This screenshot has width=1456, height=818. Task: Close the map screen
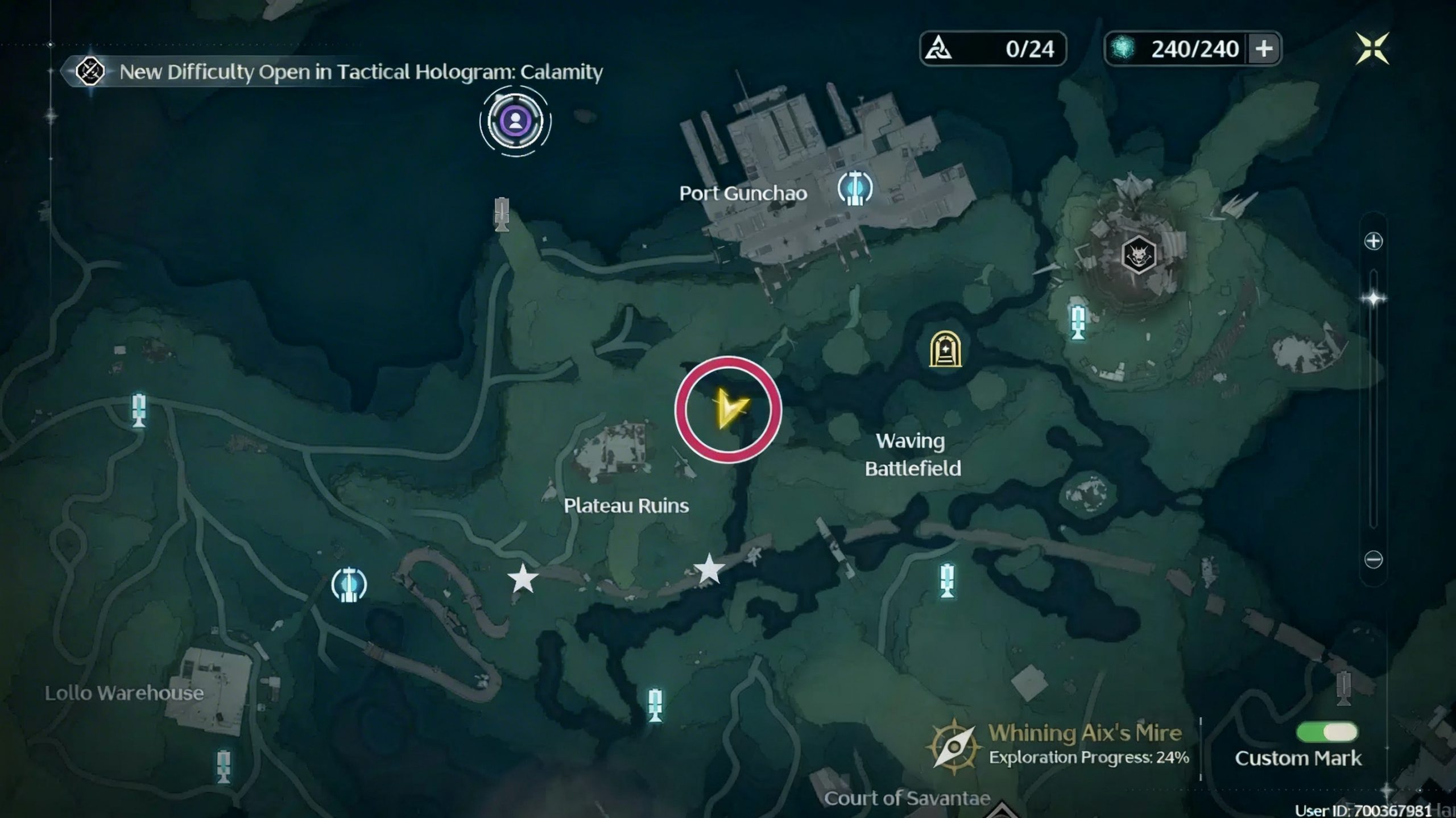[x=1372, y=48]
